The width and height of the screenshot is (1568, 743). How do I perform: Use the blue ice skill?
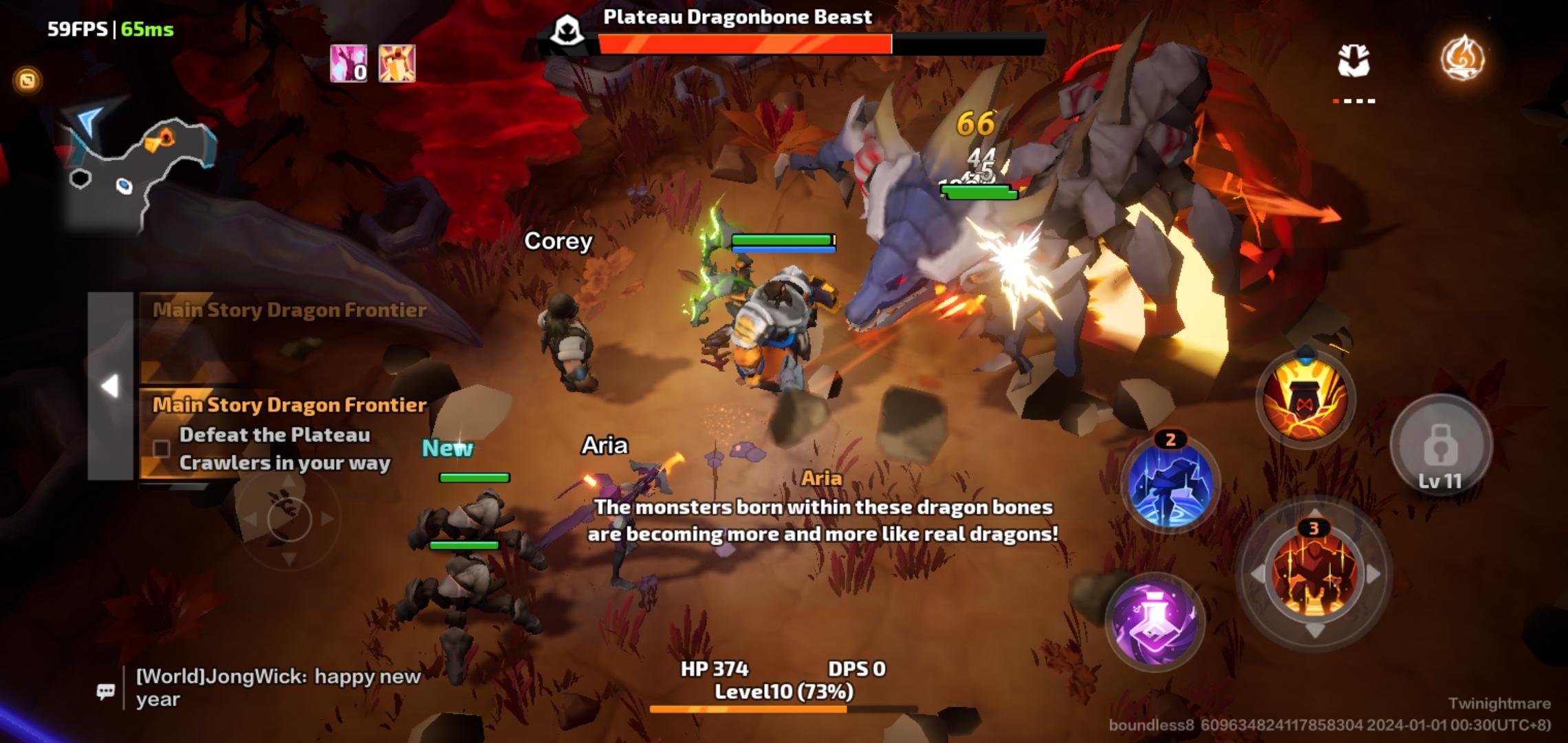[1170, 483]
